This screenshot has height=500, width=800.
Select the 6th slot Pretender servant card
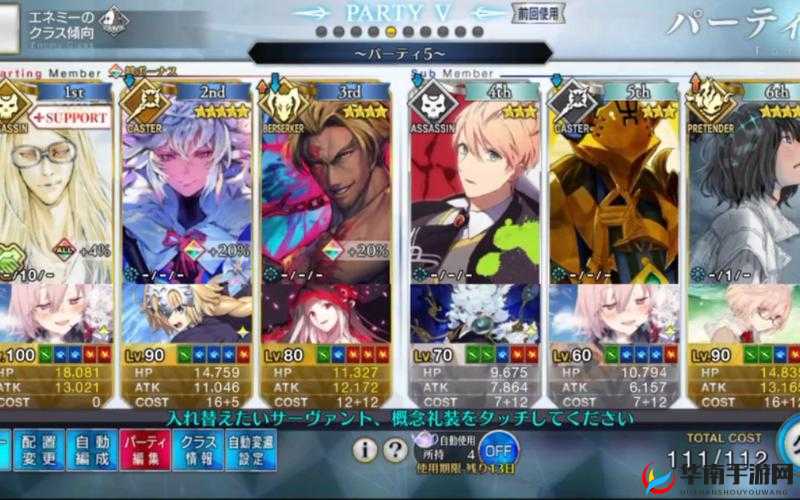[x=745, y=190]
